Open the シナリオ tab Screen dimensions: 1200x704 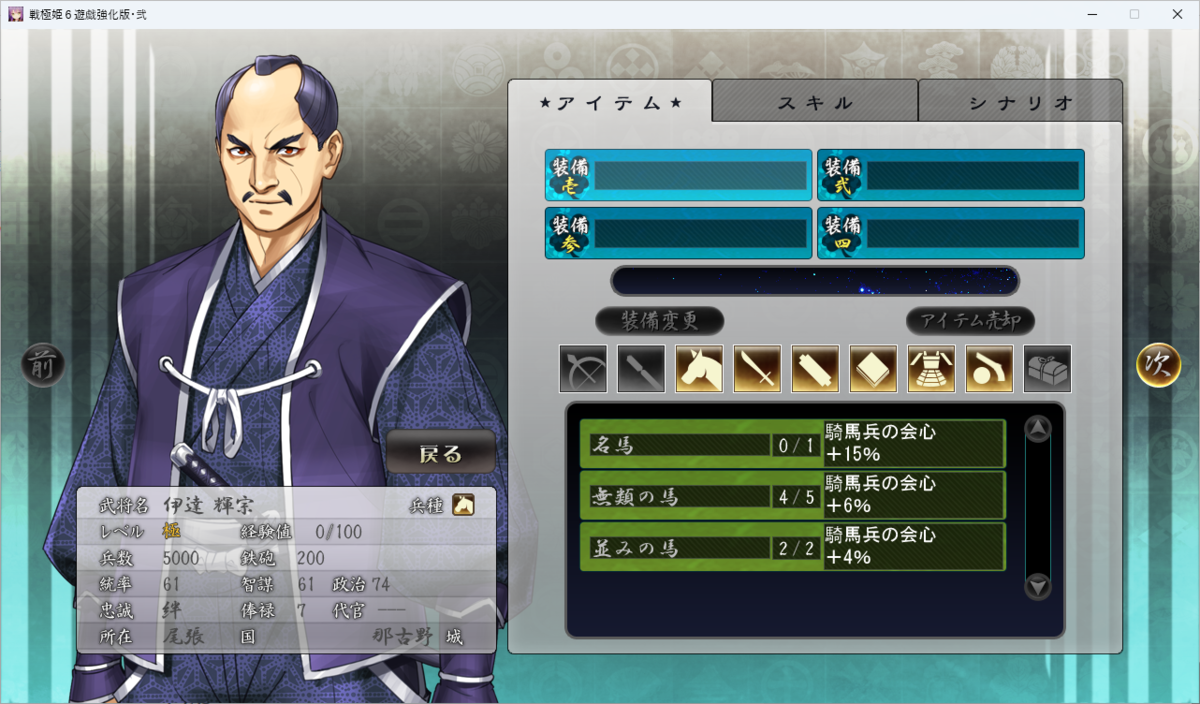point(1020,102)
